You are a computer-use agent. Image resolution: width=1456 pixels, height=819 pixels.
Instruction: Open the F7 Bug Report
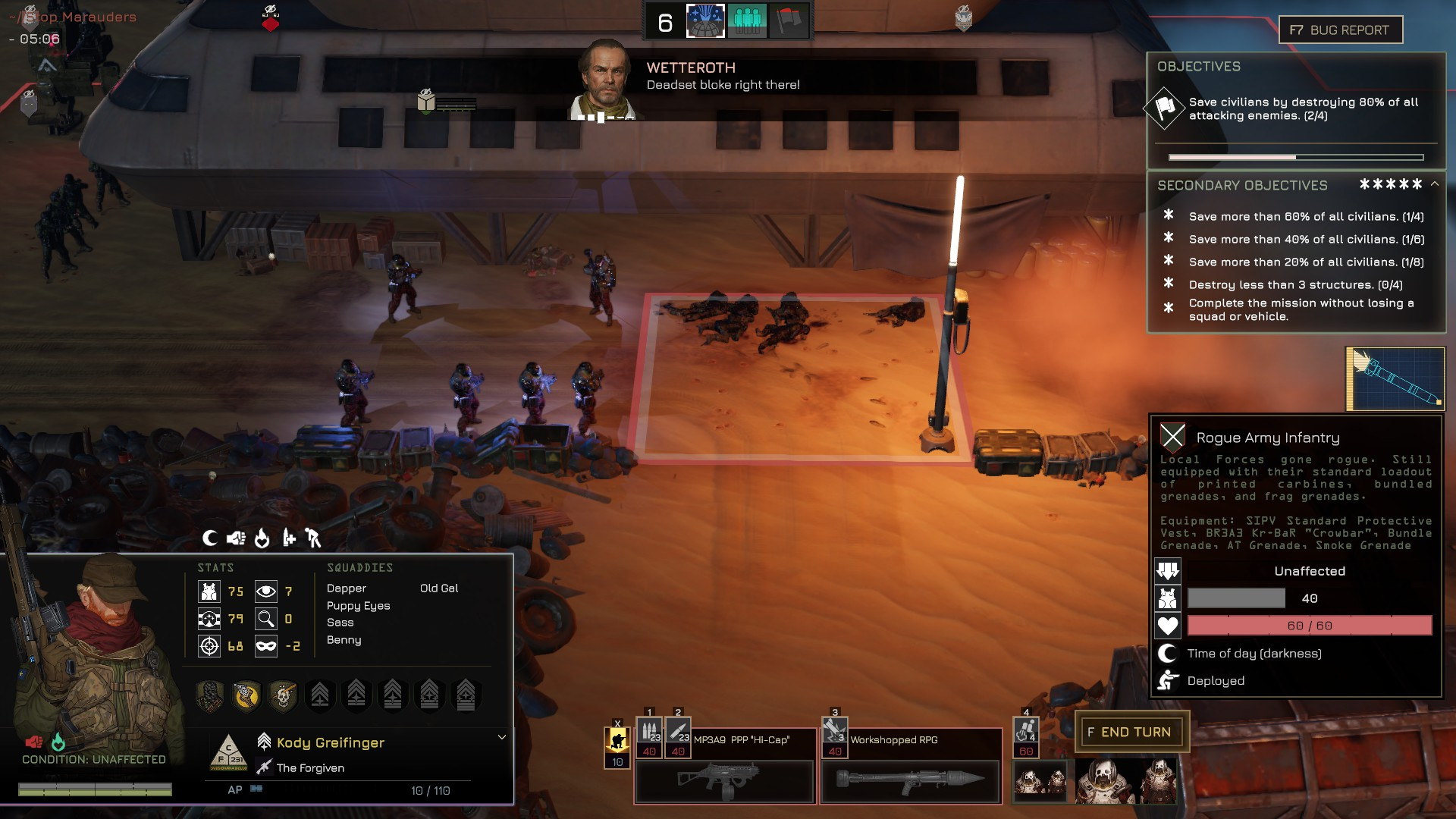click(x=1340, y=30)
